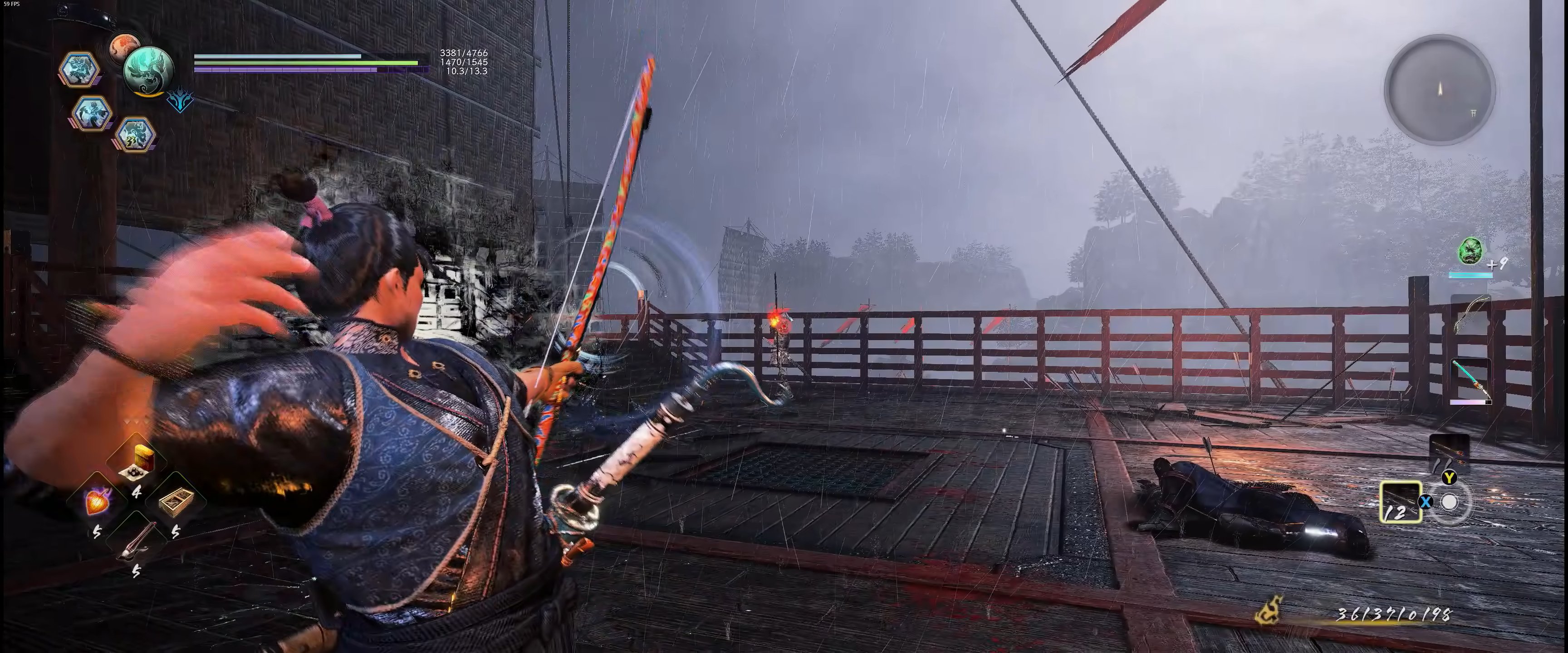Image resolution: width=1568 pixels, height=653 pixels.
Task: Click the green oni mask icon
Action: click(x=1470, y=251)
